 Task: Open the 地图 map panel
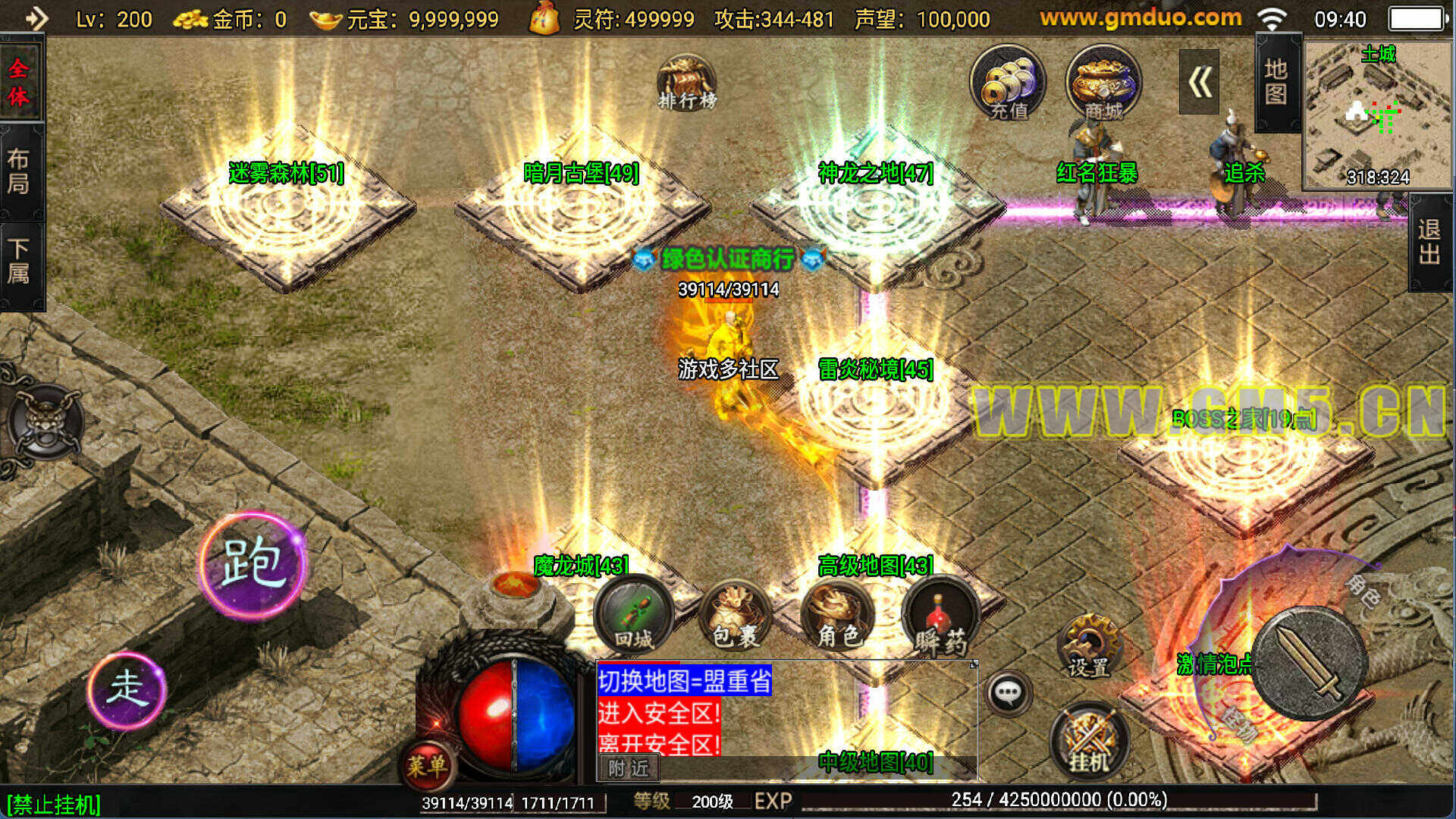point(1276,82)
